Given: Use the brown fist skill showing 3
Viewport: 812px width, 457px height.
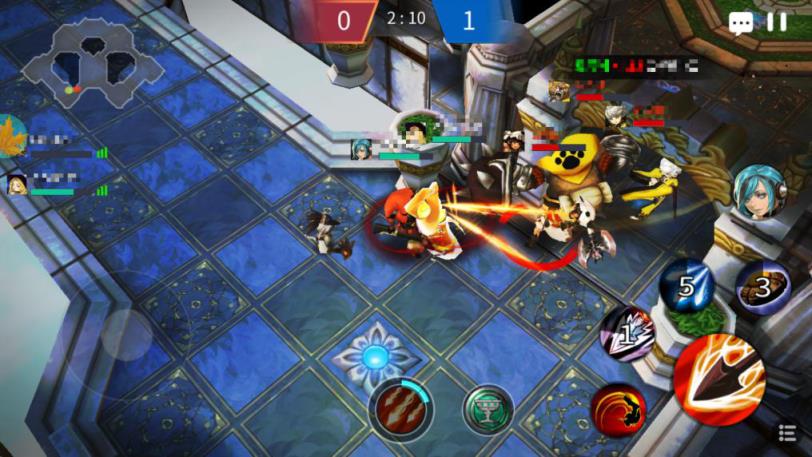Looking at the screenshot, I should coord(764,288).
